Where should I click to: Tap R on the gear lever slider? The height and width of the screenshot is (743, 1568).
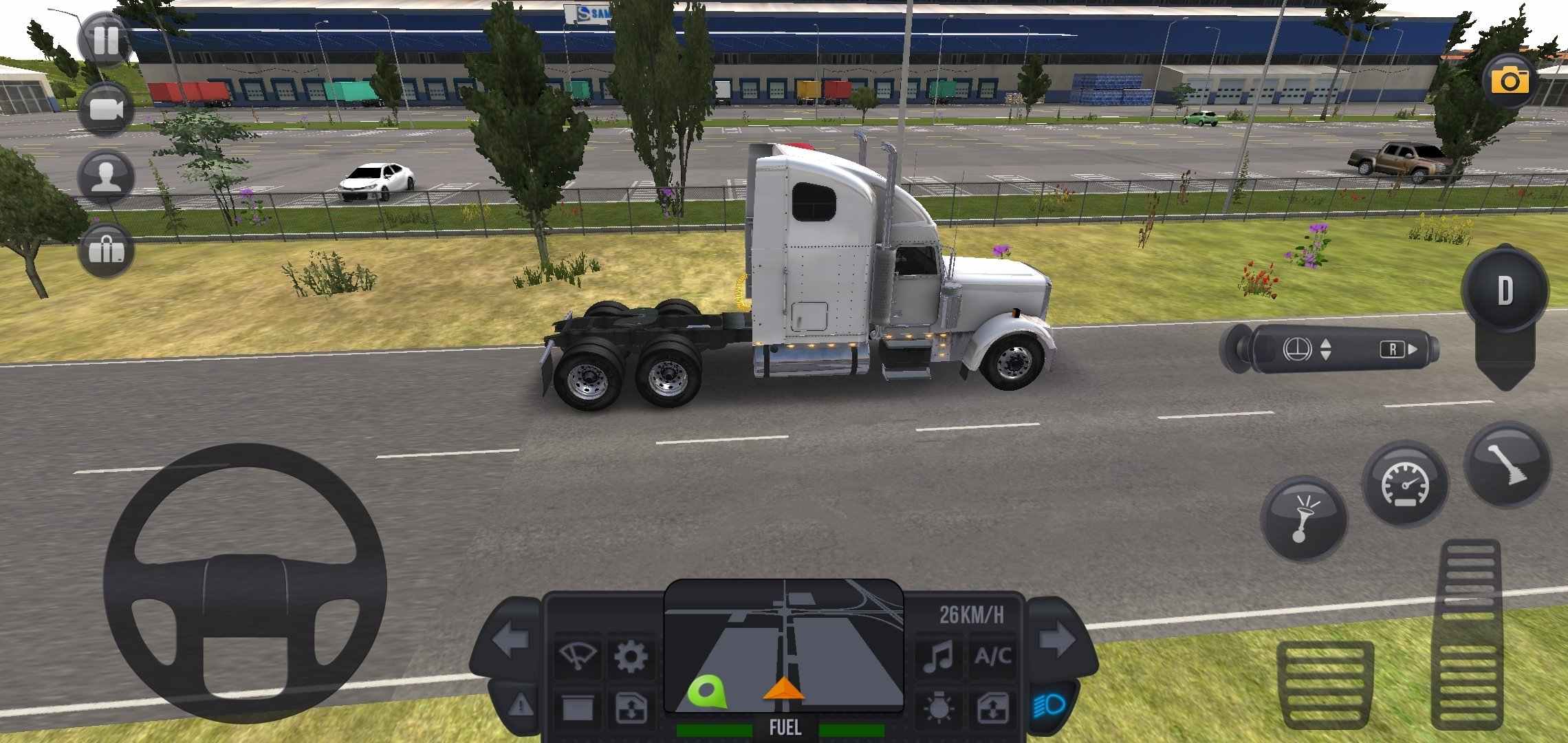point(1392,349)
